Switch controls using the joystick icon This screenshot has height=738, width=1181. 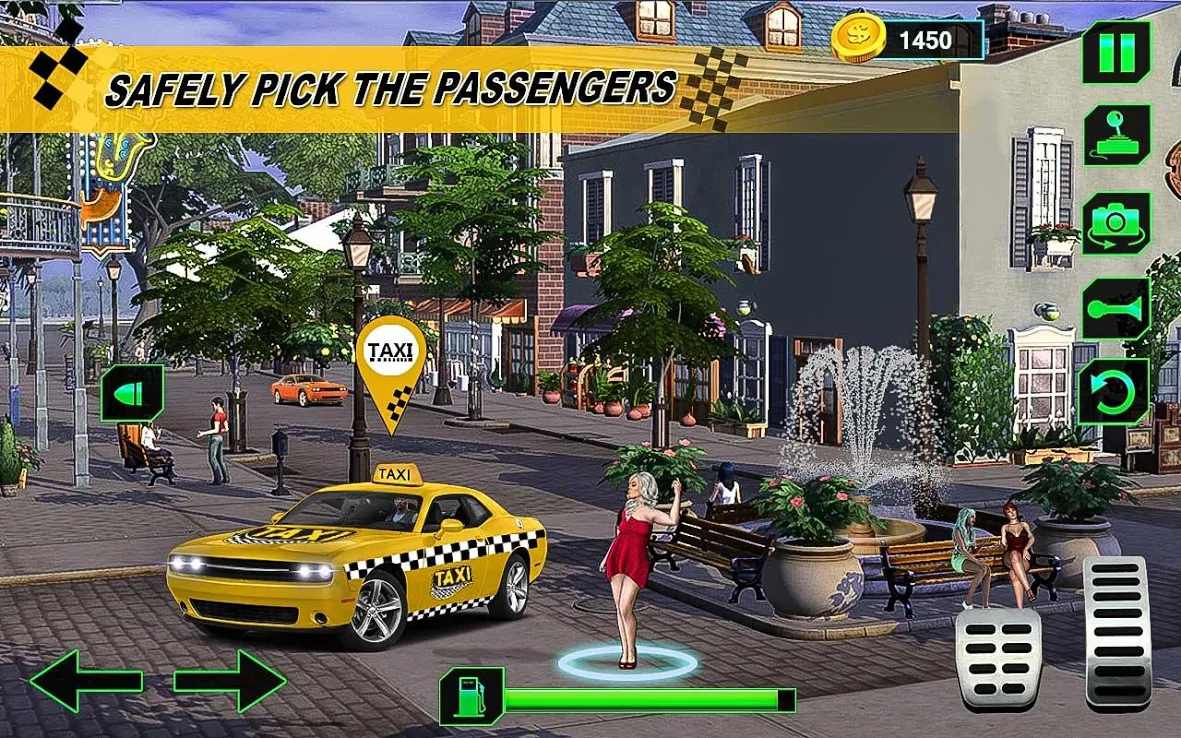point(1116,135)
